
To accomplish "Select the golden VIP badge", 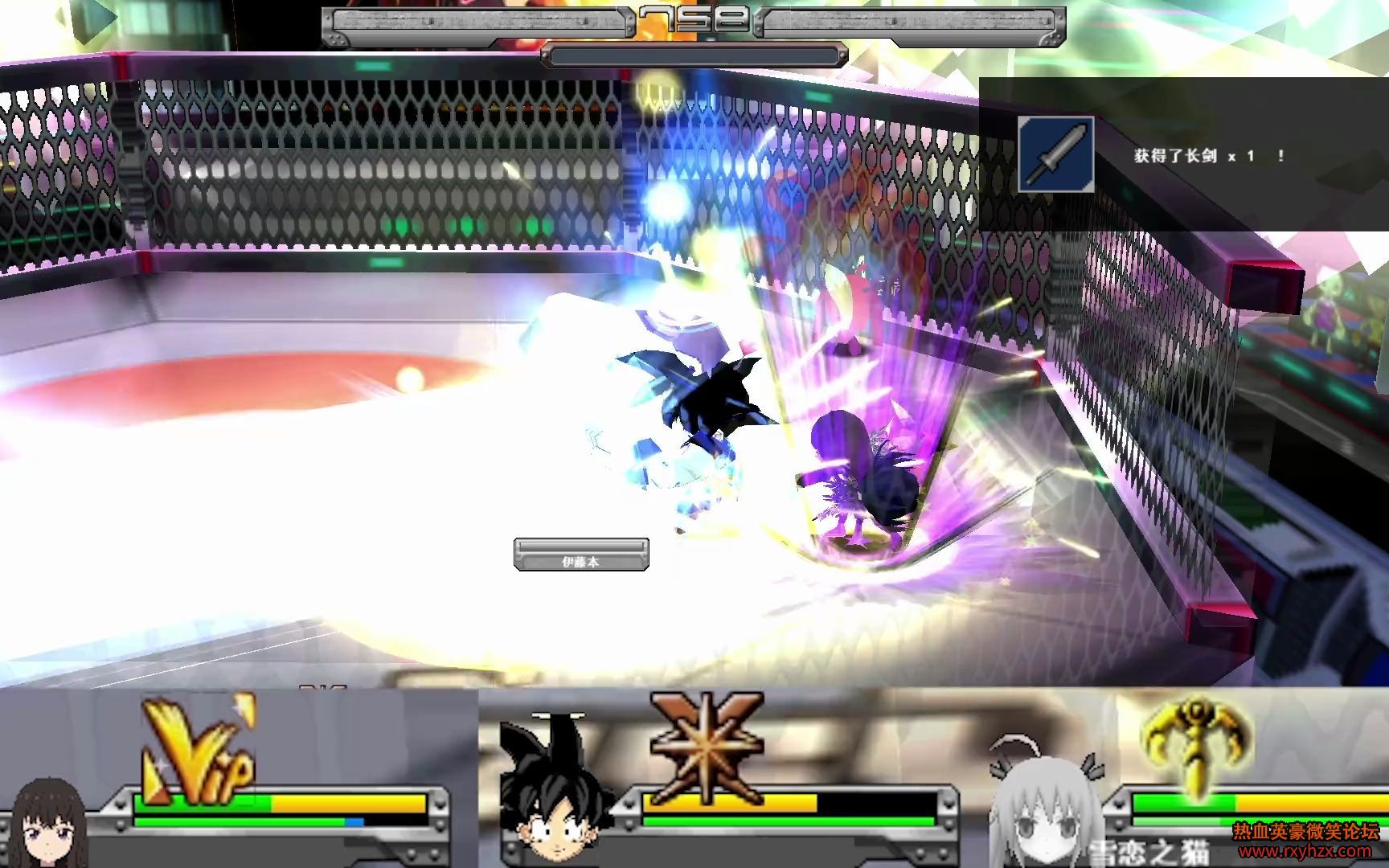I will 199,751.
